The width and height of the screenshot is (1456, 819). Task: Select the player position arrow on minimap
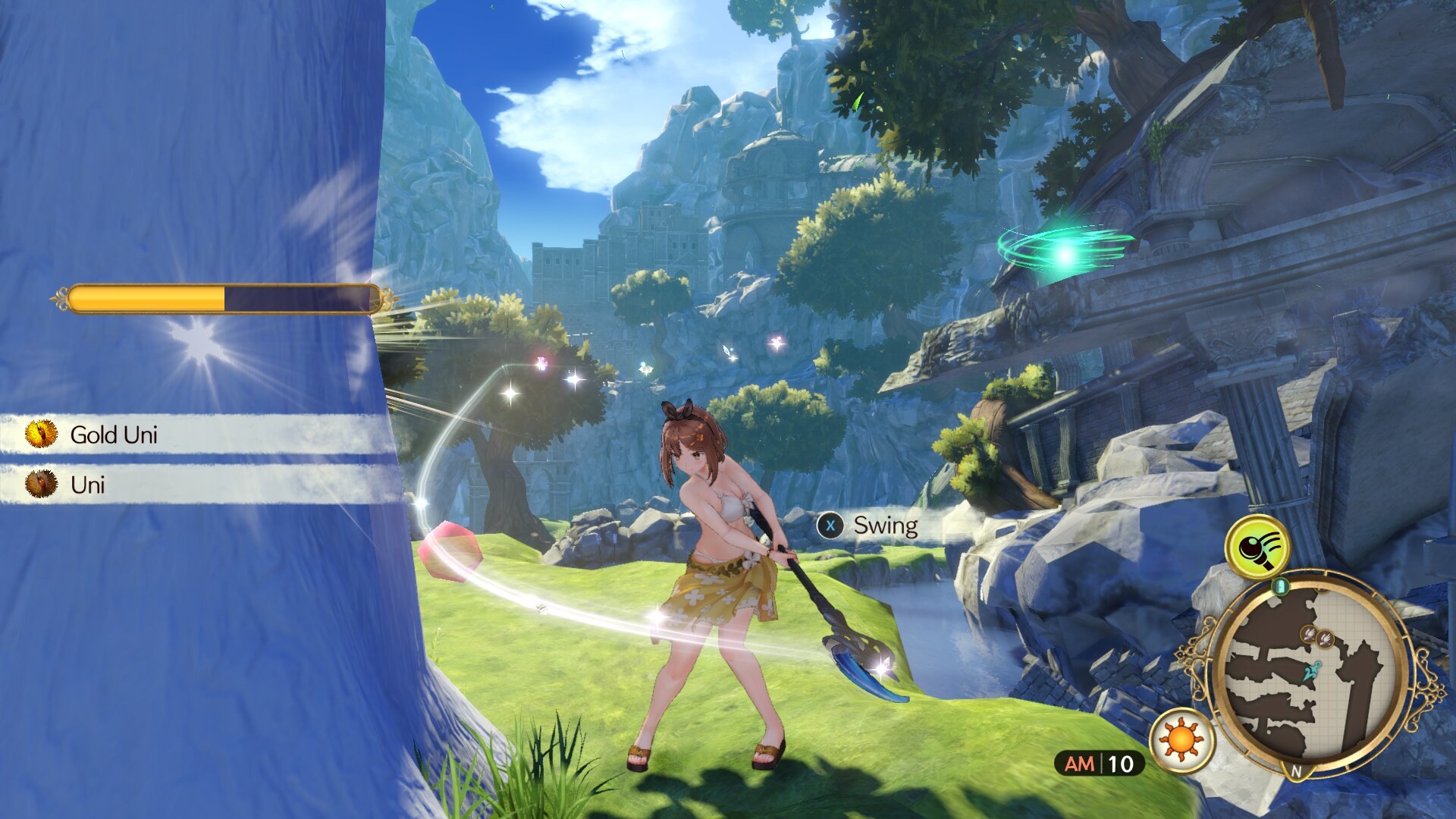click(1312, 670)
